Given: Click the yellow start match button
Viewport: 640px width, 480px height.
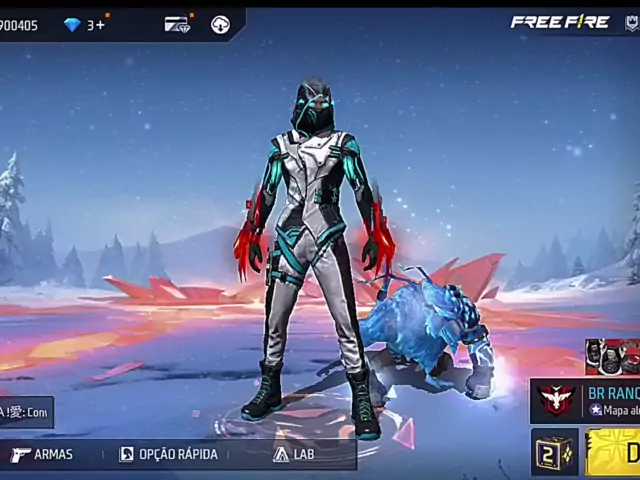Looking at the screenshot, I should [x=615, y=452].
